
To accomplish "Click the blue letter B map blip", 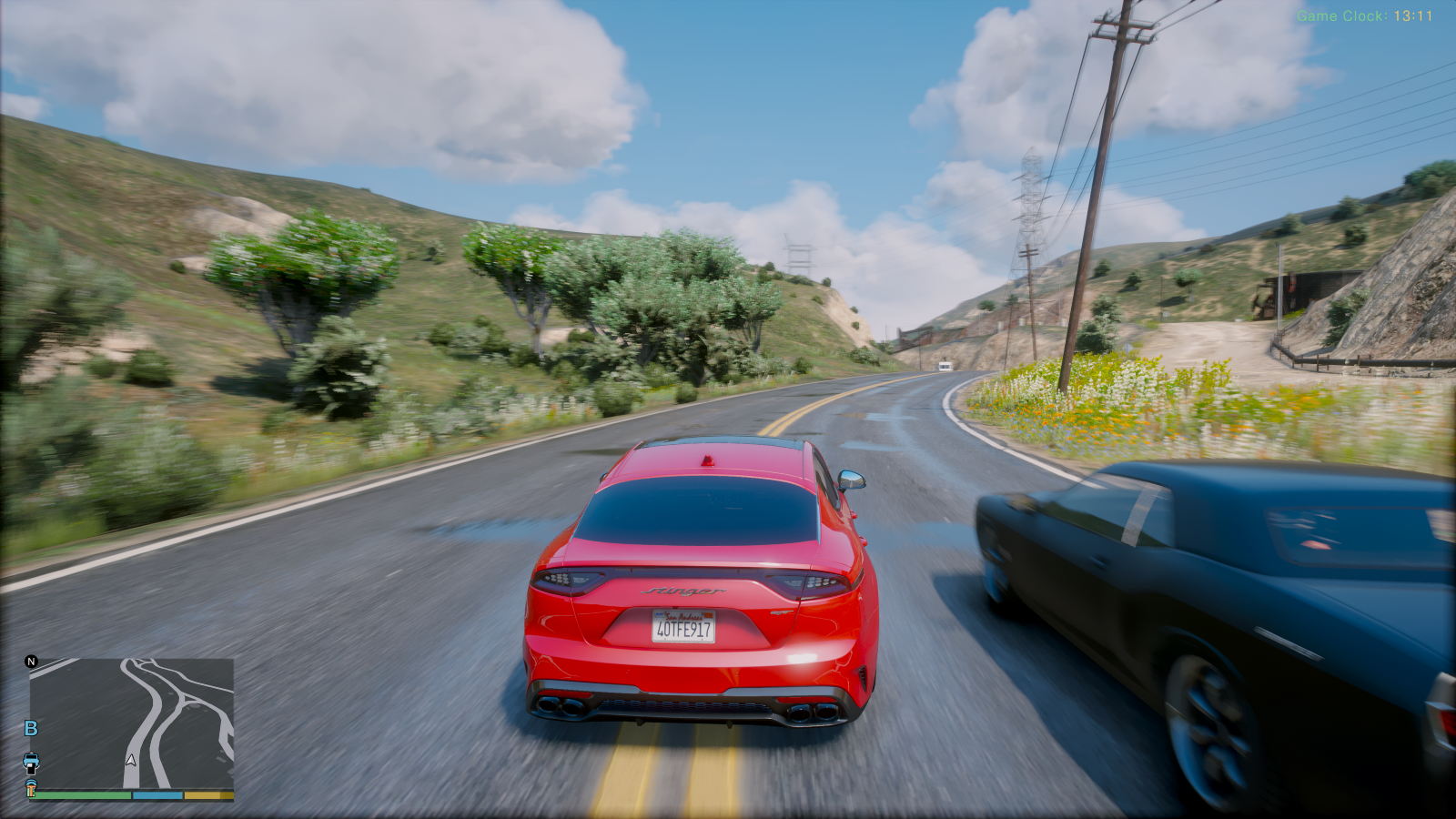I will click(31, 728).
